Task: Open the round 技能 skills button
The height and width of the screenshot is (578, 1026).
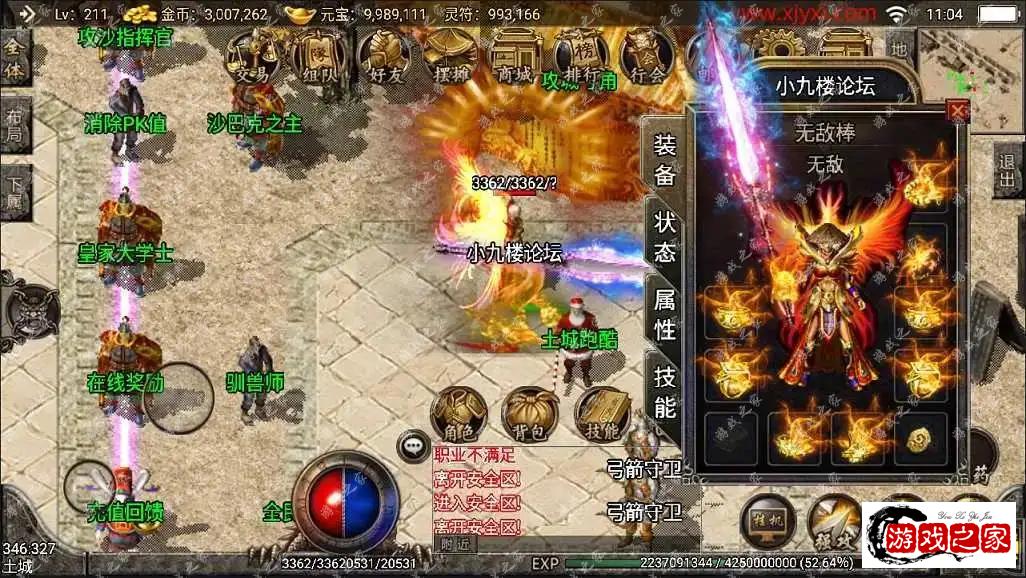Action: click(602, 415)
